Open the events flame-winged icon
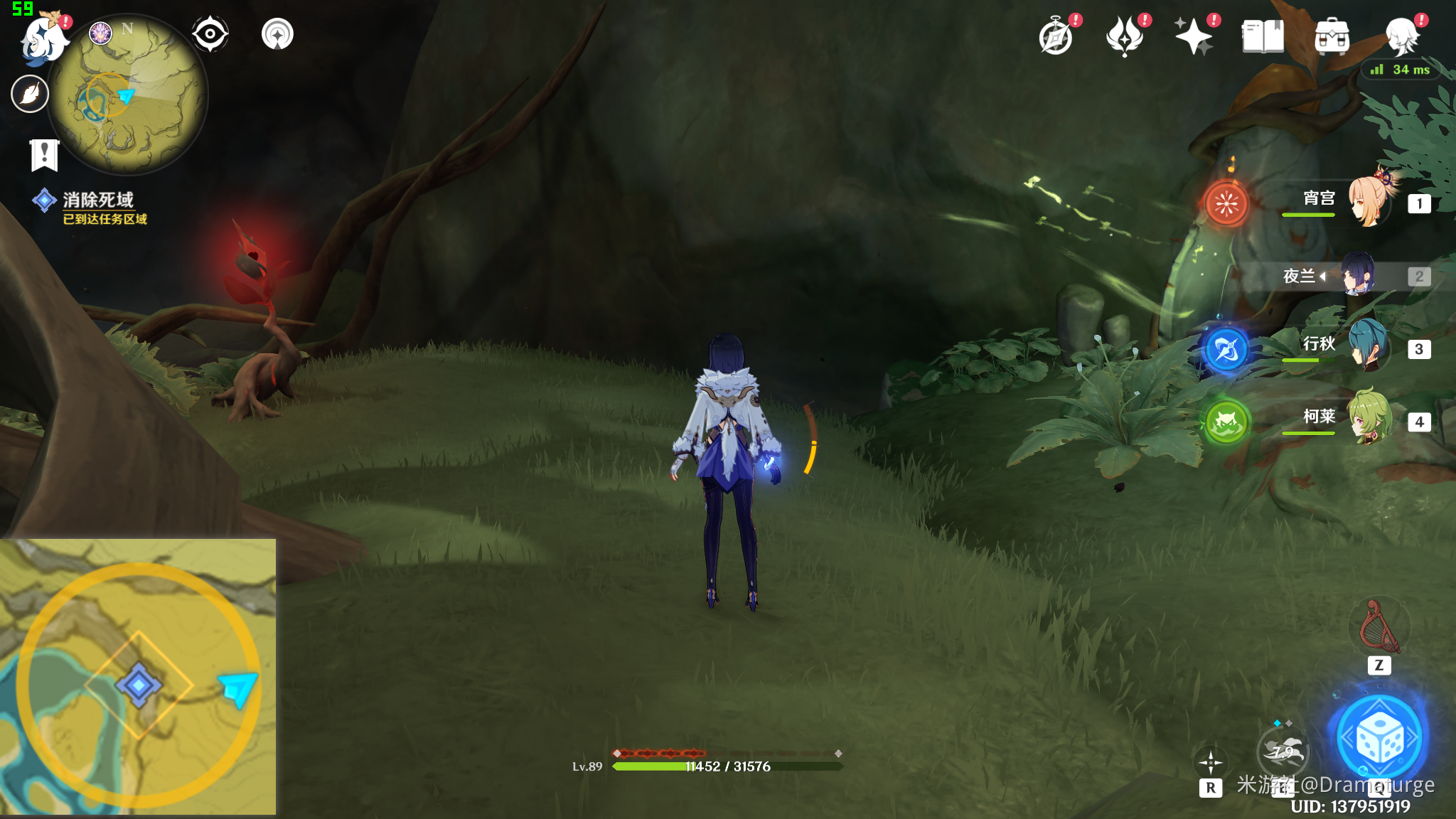Image resolution: width=1456 pixels, height=819 pixels. tap(1125, 37)
